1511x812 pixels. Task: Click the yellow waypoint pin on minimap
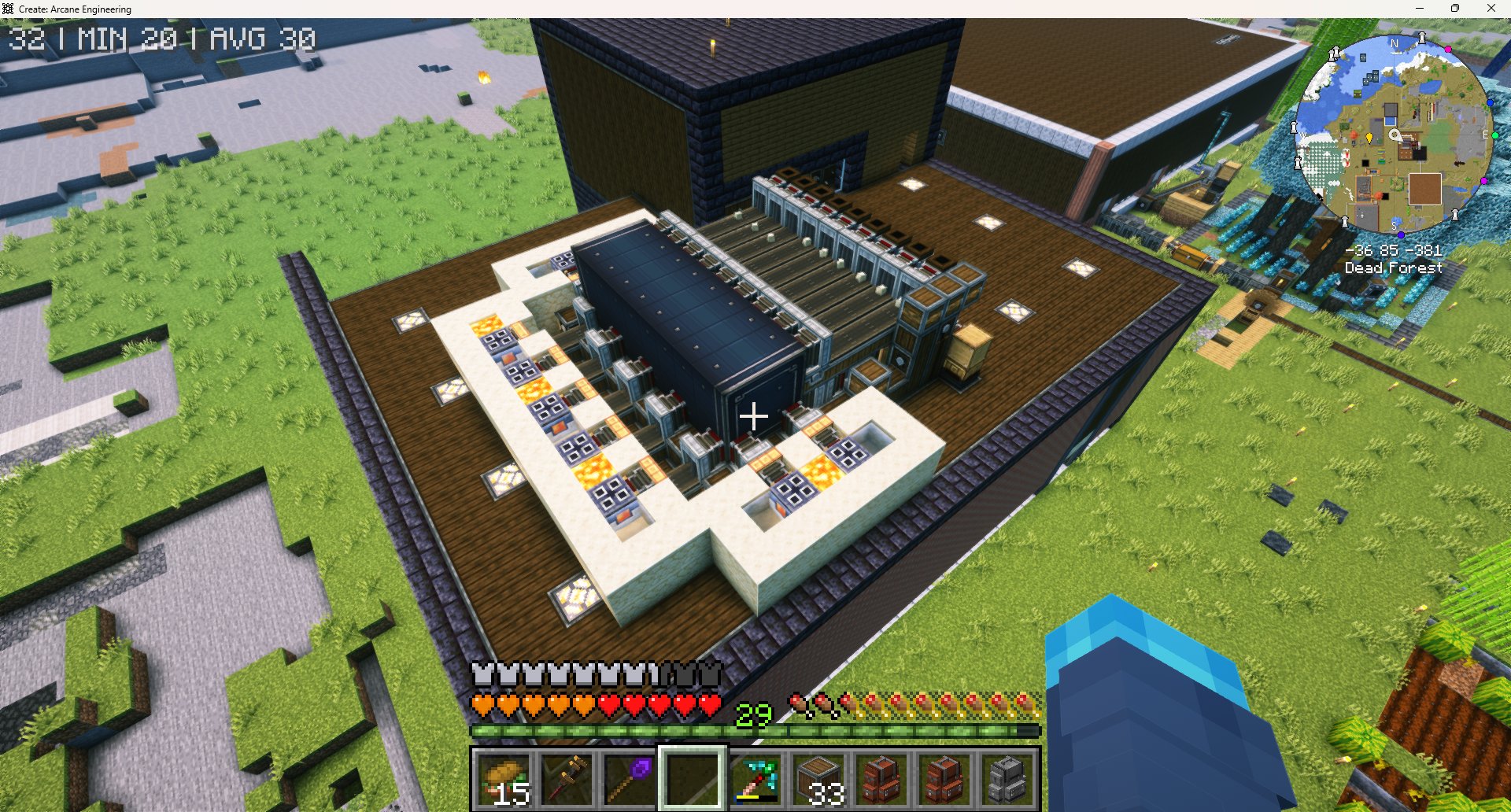pos(1369,138)
